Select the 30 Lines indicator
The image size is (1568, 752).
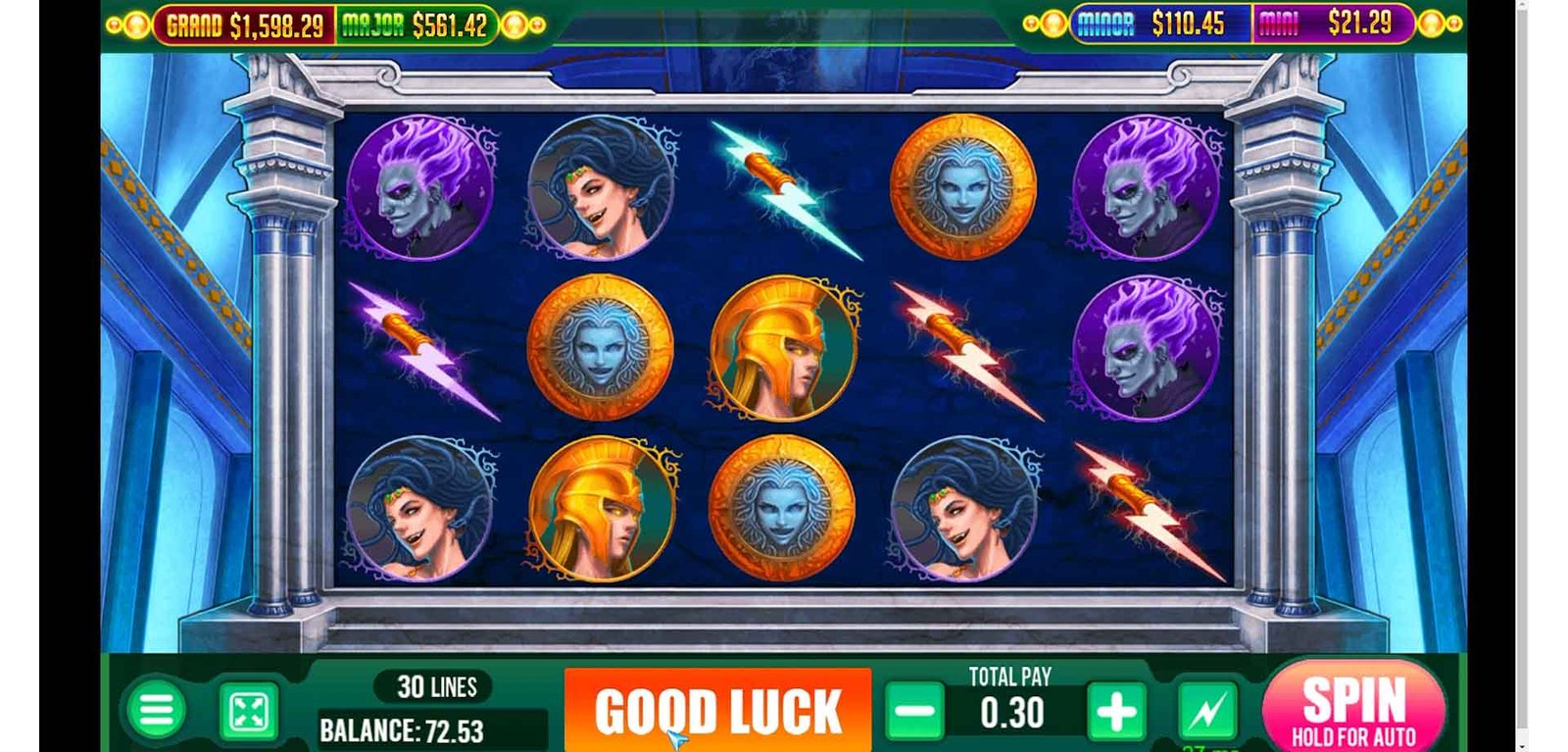tap(436, 687)
